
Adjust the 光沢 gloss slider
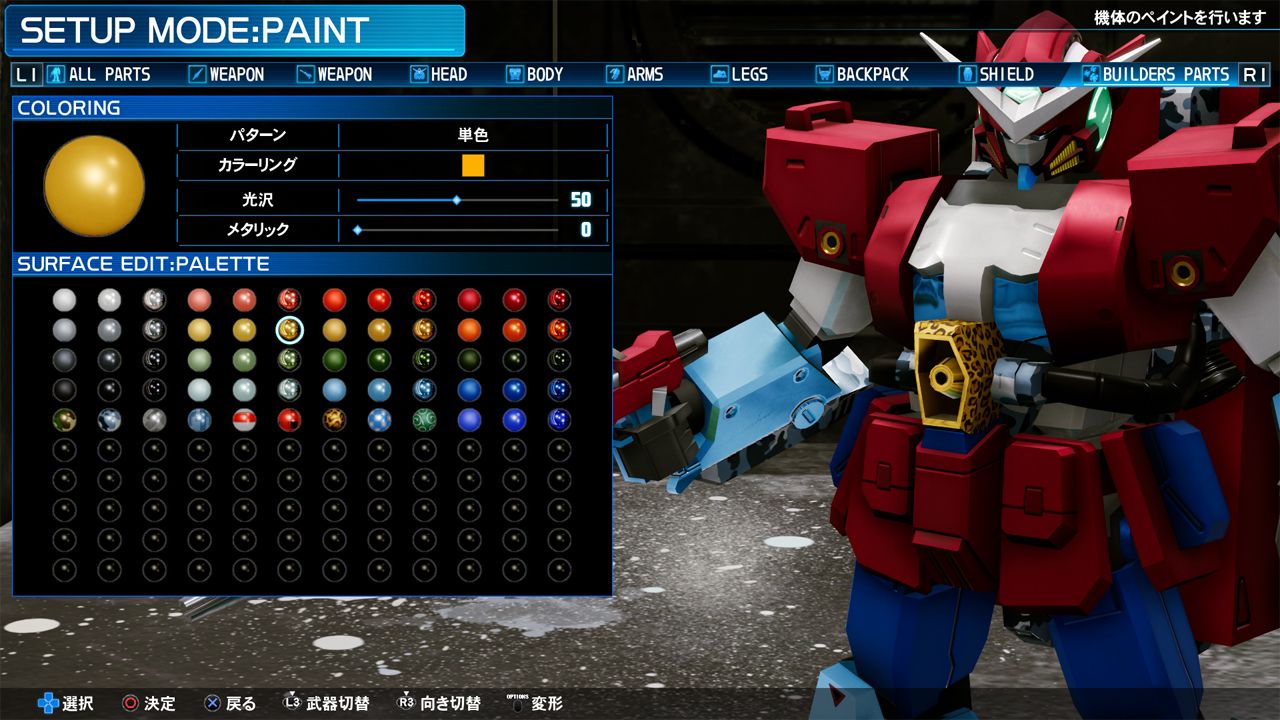(x=458, y=199)
